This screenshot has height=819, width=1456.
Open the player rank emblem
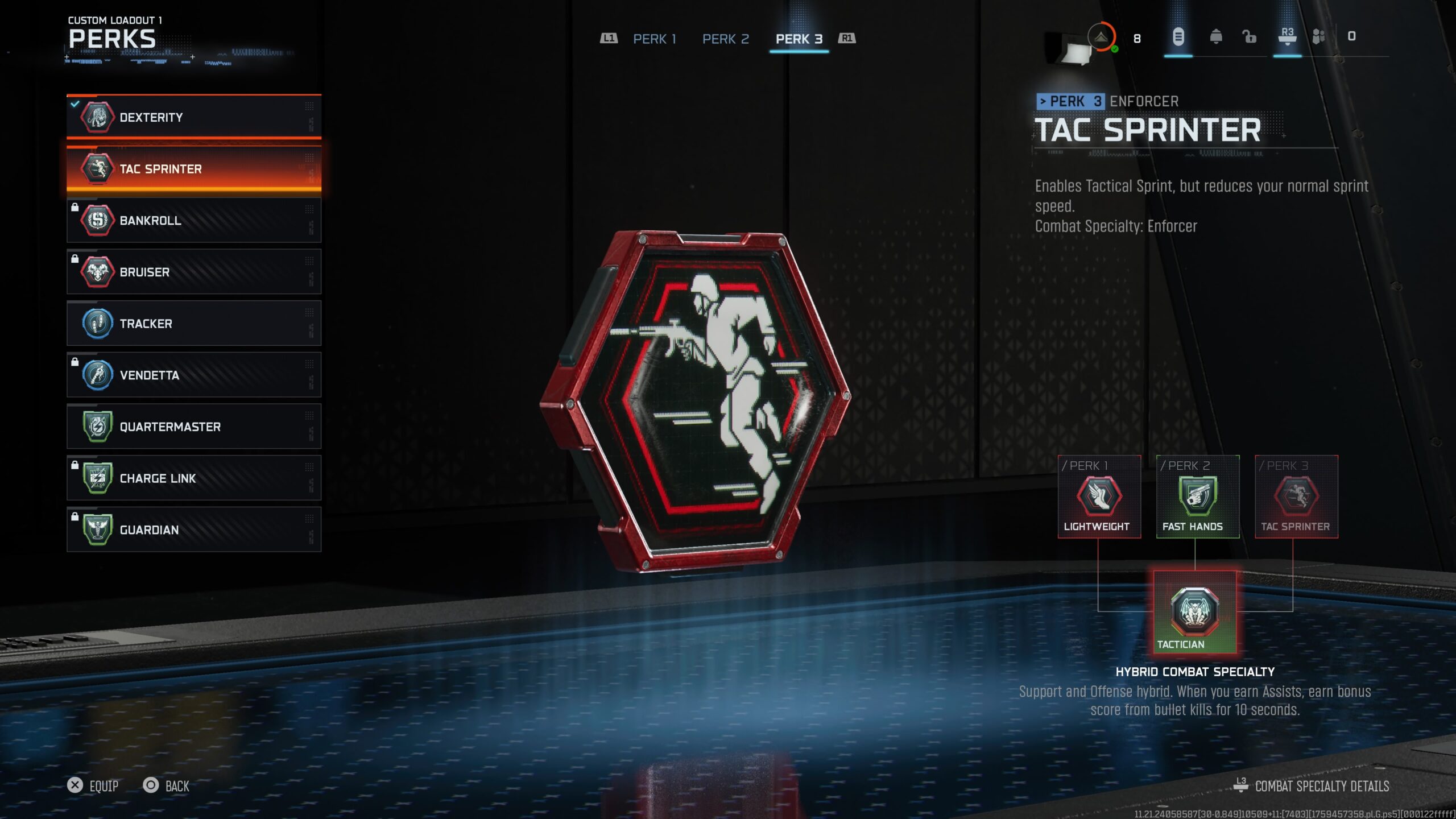(1101, 38)
